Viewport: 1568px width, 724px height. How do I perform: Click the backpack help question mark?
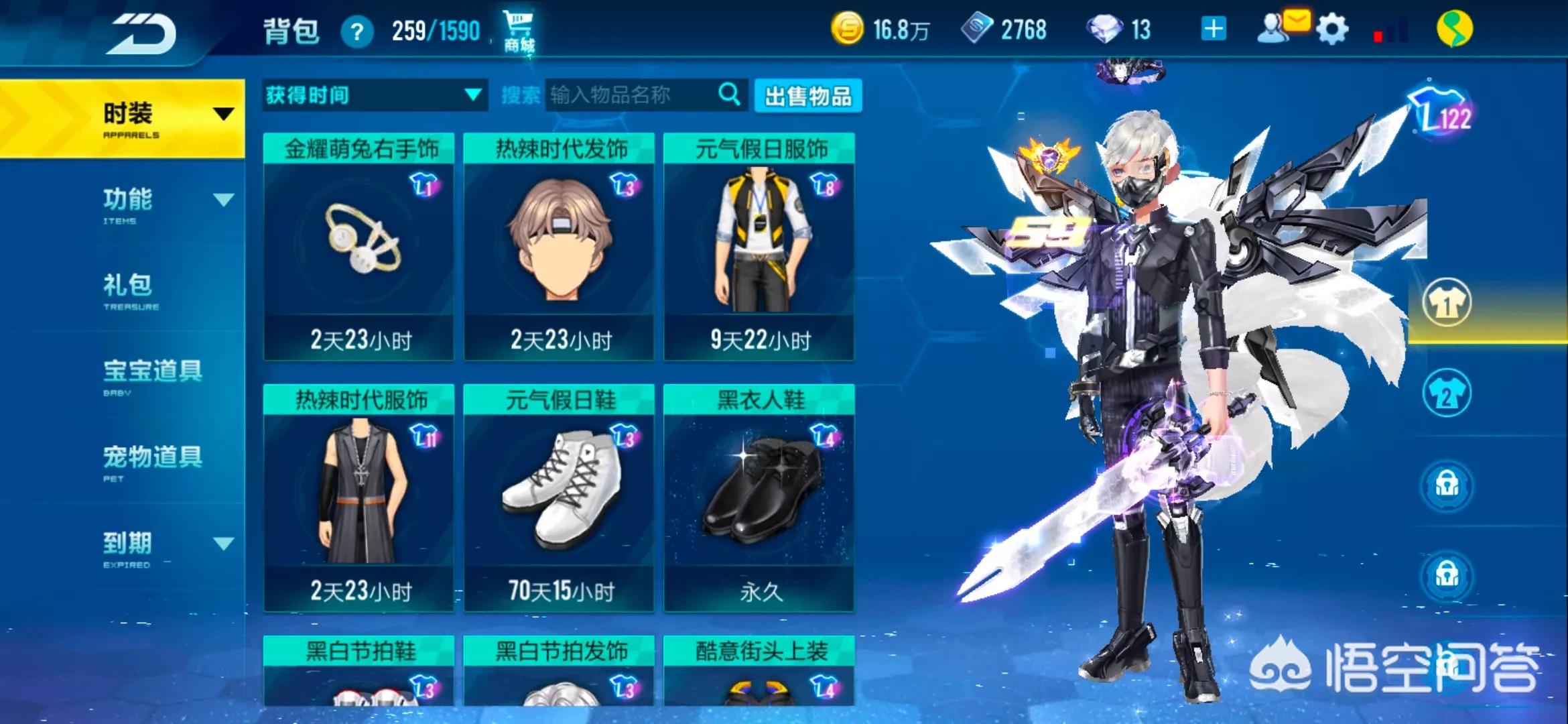pos(356,32)
